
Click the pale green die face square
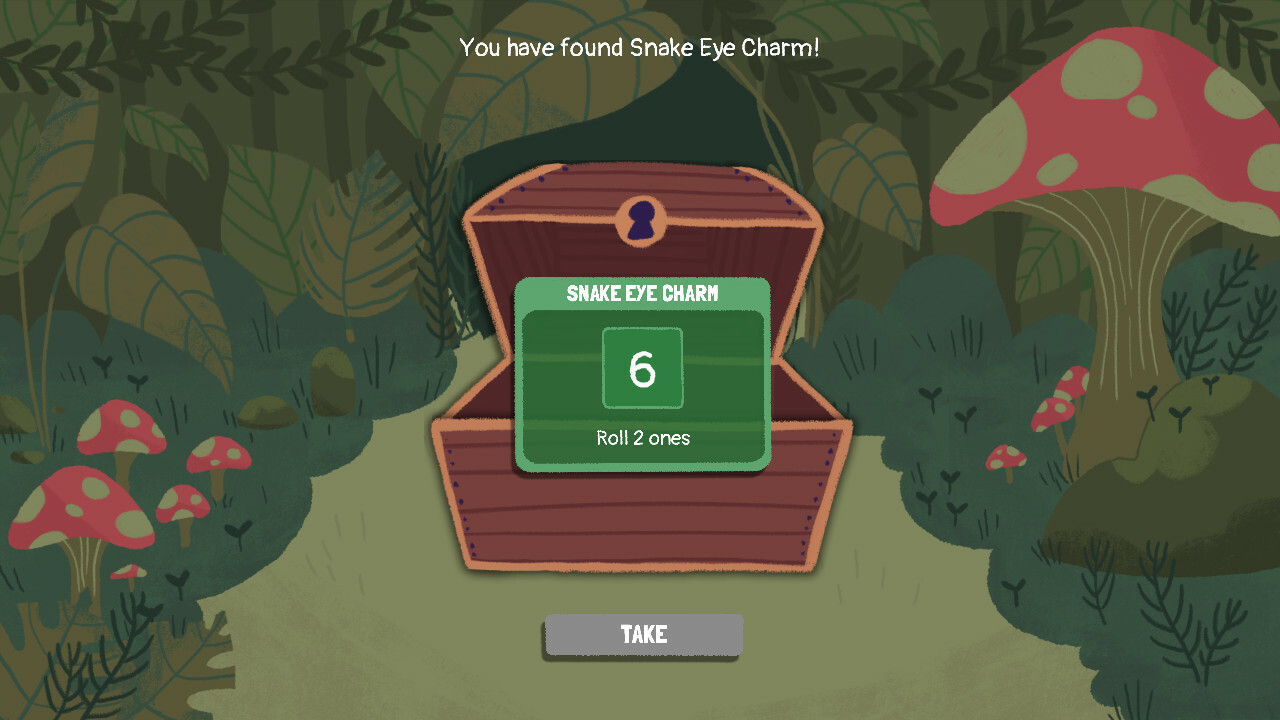point(643,366)
